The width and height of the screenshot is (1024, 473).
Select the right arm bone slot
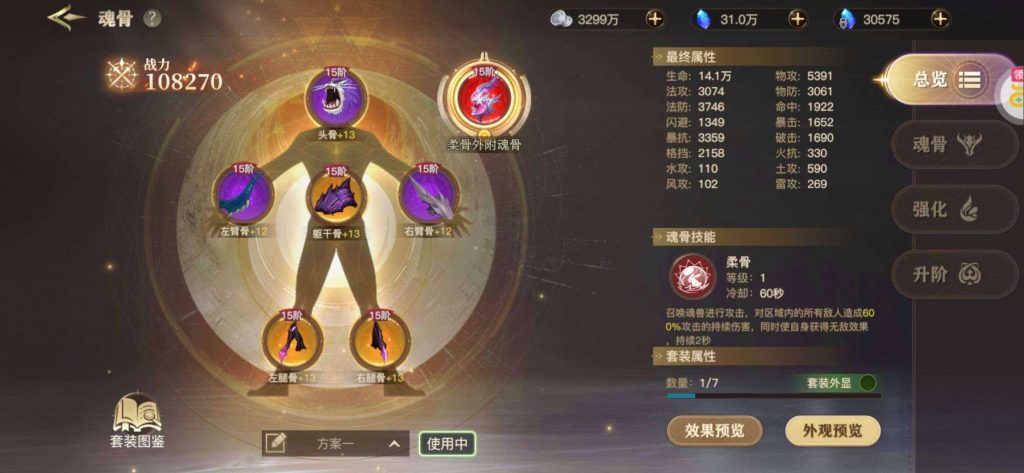point(428,193)
